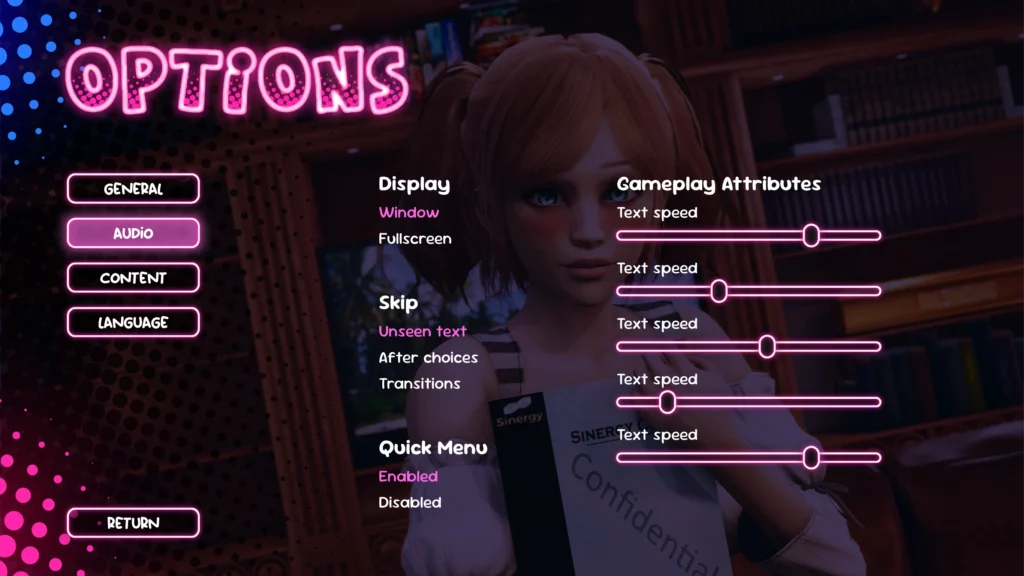Set Quick Menu to Enabled
This screenshot has height=576, width=1024.
pos(408,476)
